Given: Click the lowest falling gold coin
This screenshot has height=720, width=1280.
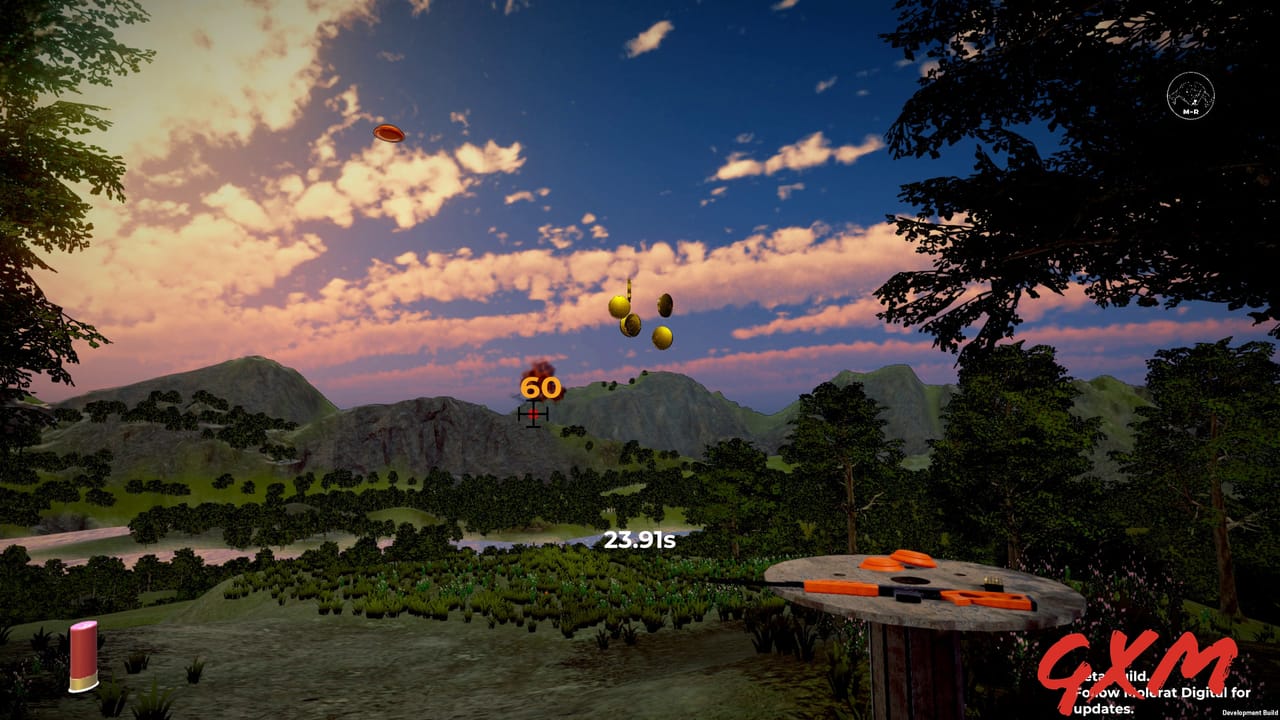Looking at the screenshot, I should click(x=662, y=337).
